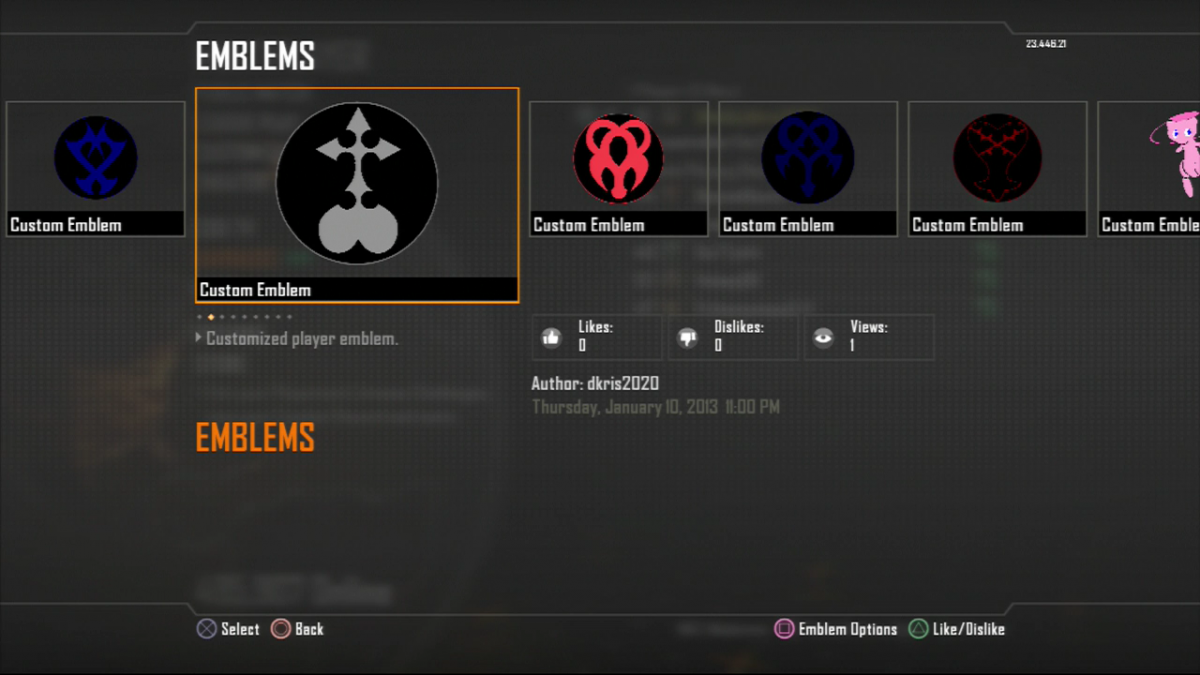Pick the pink heart-shaped emblem
The image size is (1200, 675).
pyautogui.click(x=618, y=159)
